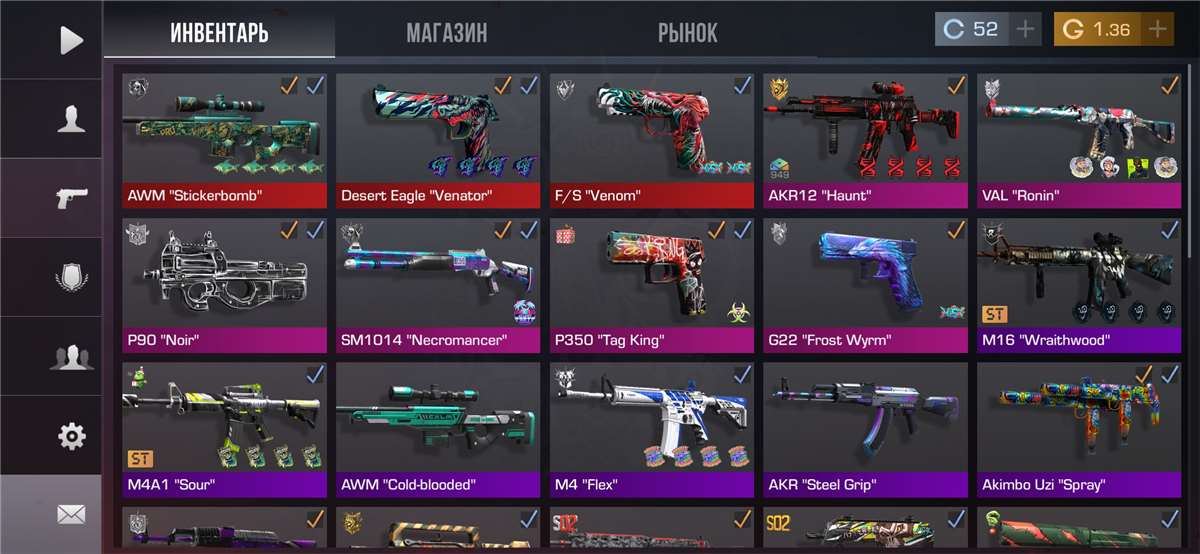Open settings via the gear icon
This screenshot has width=1200, height=554.
coord(71,436)
